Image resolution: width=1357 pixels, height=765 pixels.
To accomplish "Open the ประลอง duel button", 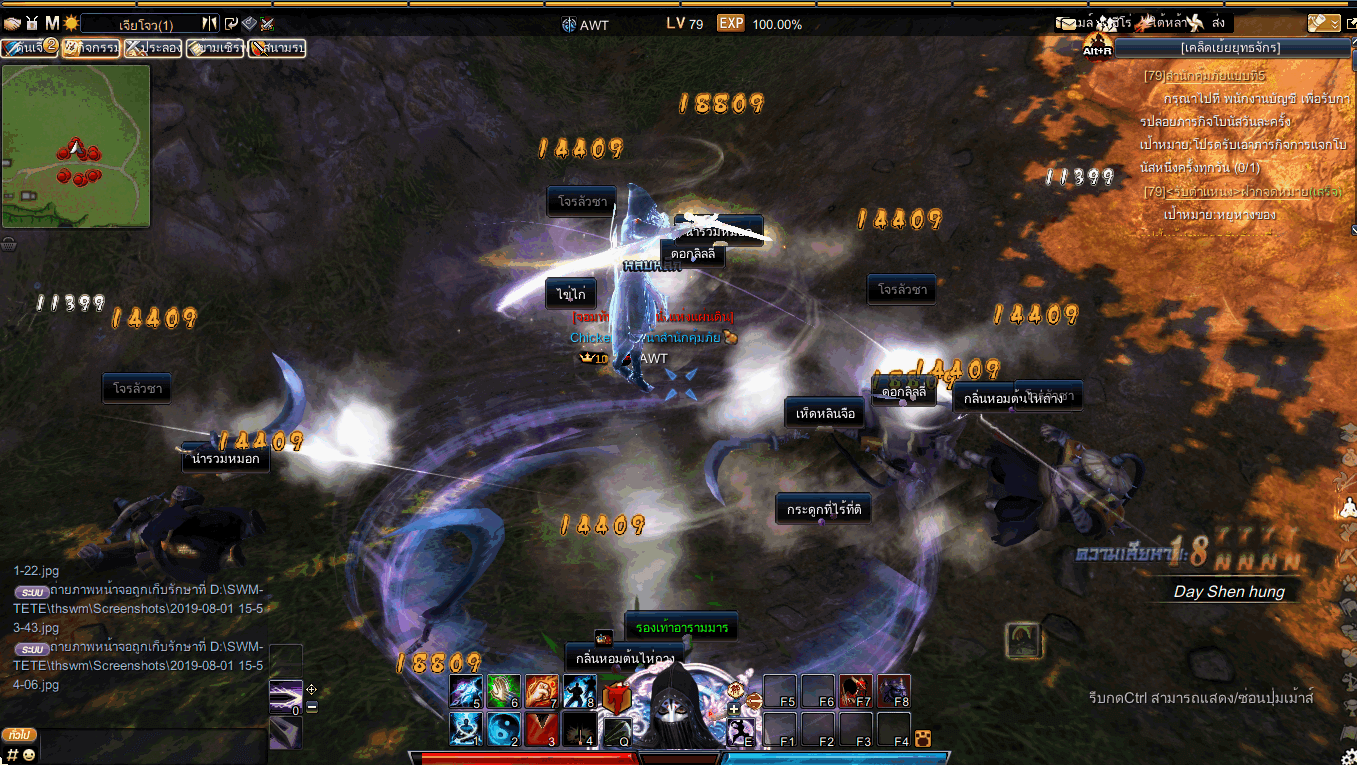I will [x=154, y=47].
